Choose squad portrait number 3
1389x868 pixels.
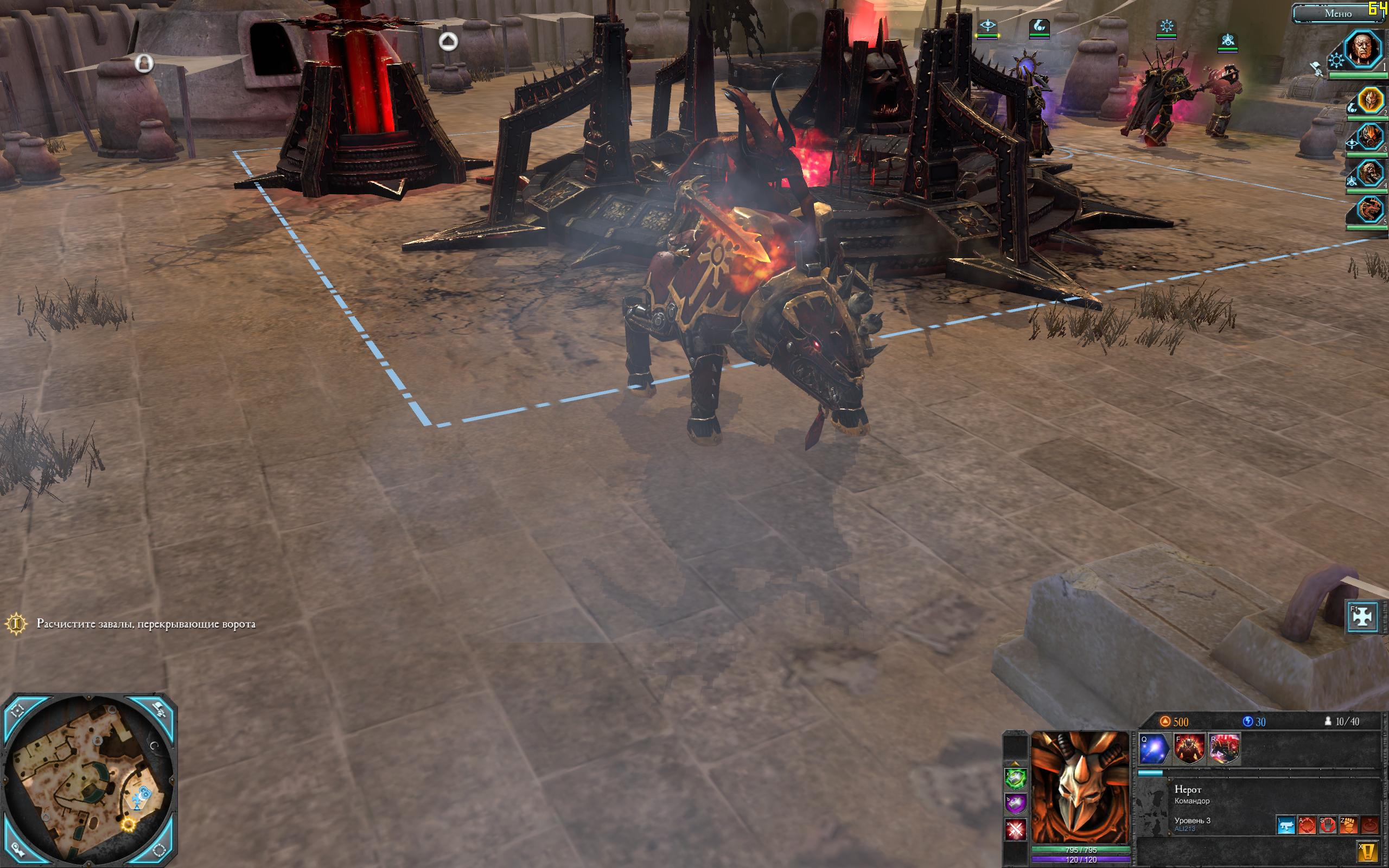(x=1369, y=138)
